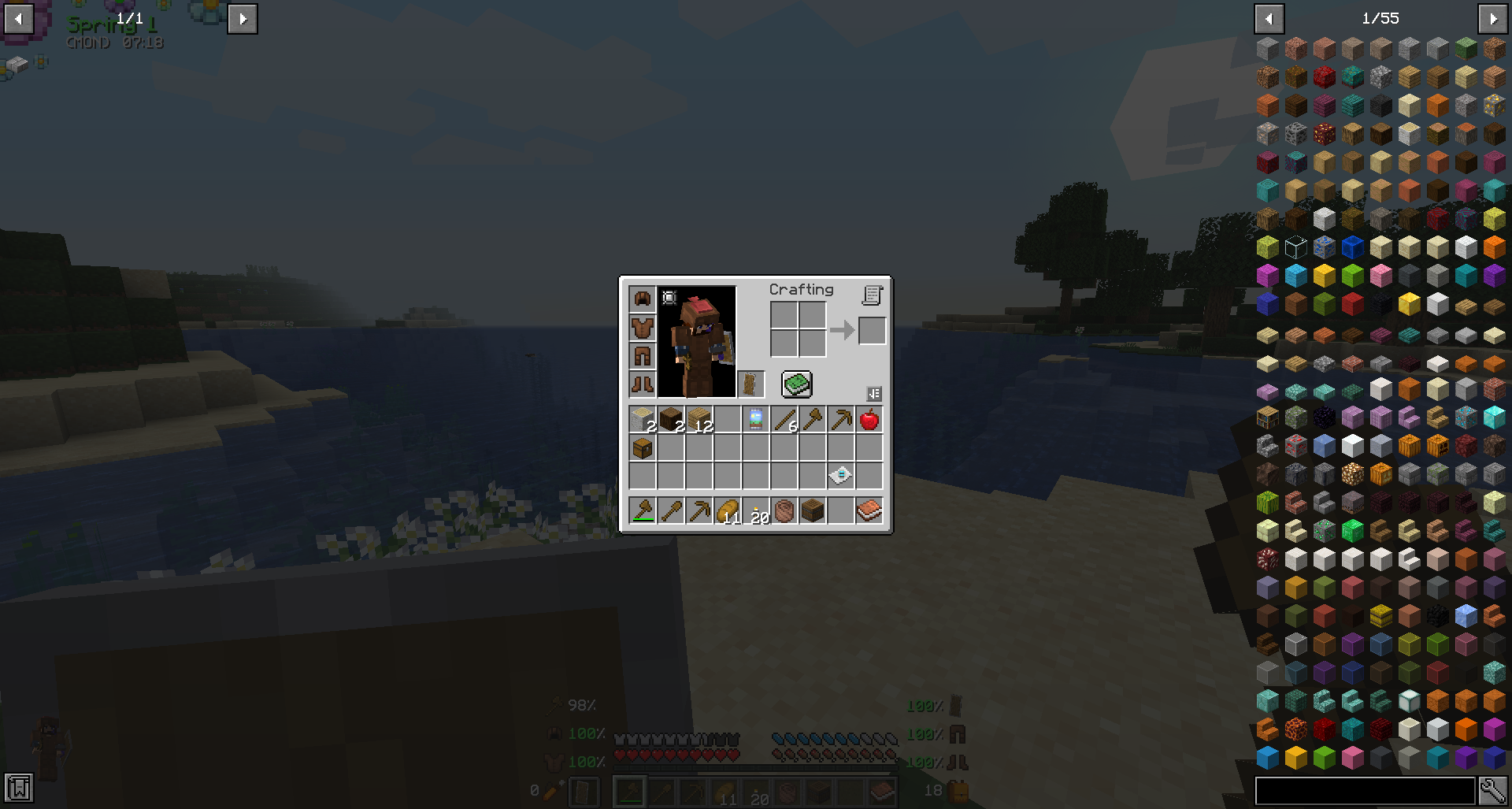This screenshot has height=809, width=1512.
Task: Select the chest in the inventory
Action: [642, 448]
